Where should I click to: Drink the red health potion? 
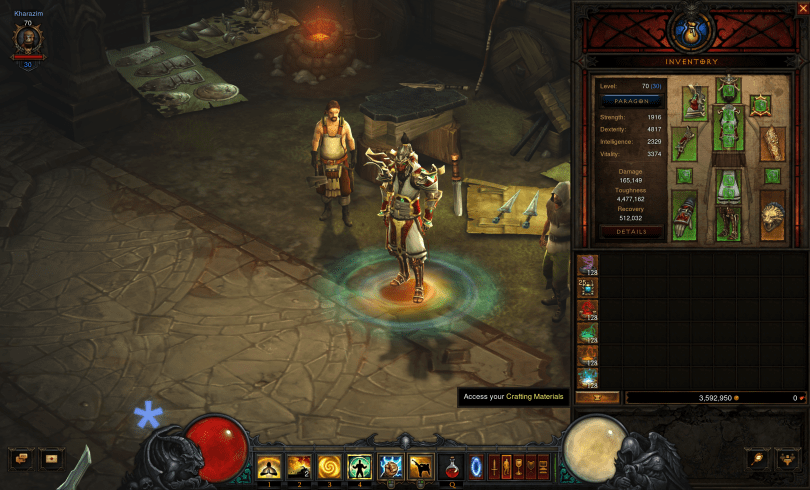451,465
